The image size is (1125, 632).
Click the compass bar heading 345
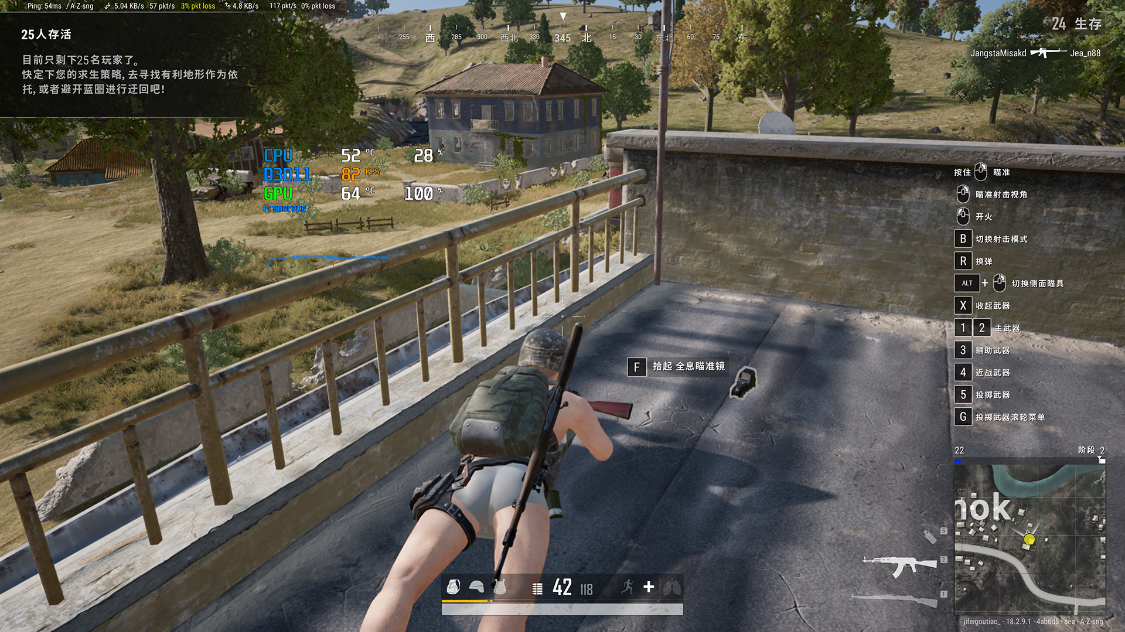pos(562,38)
